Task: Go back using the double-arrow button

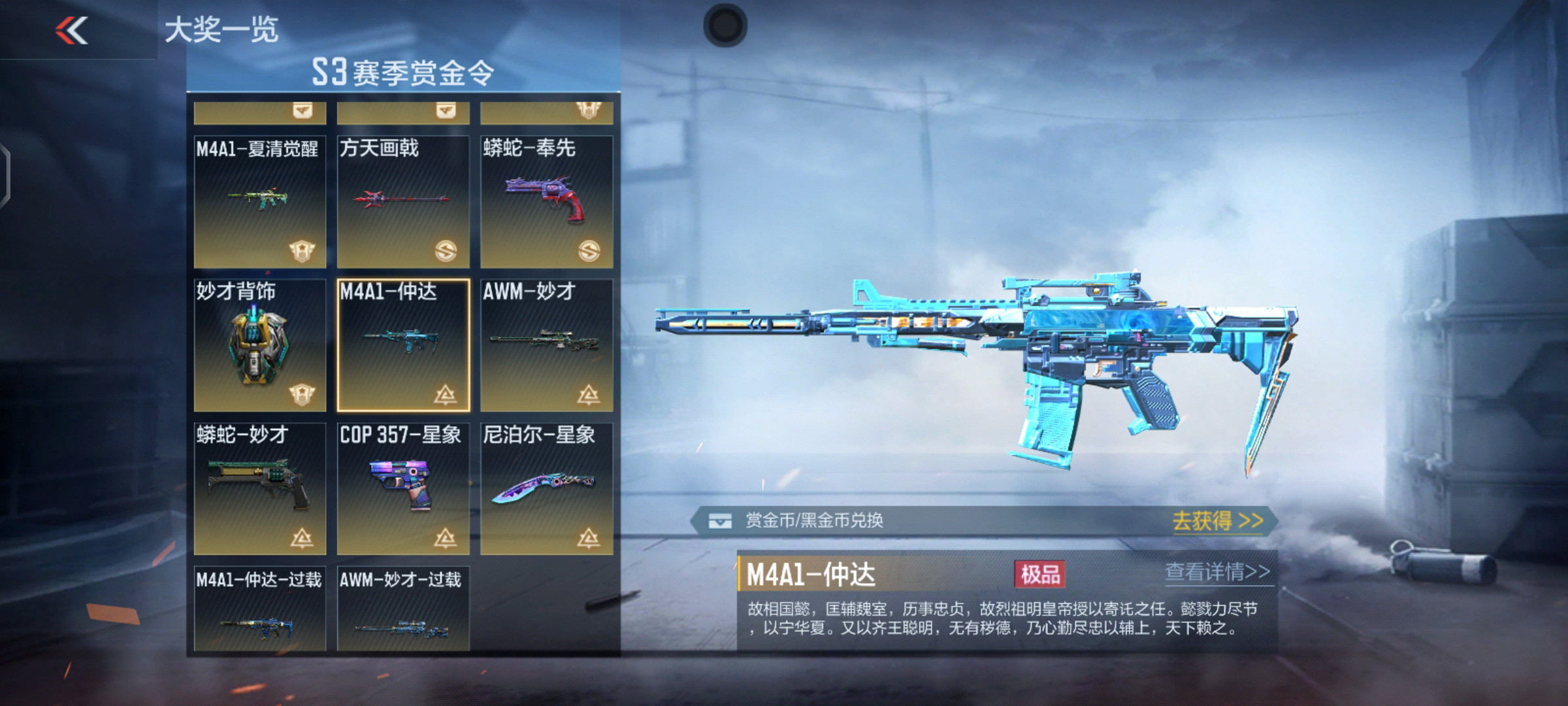Action: pos(72,30)
